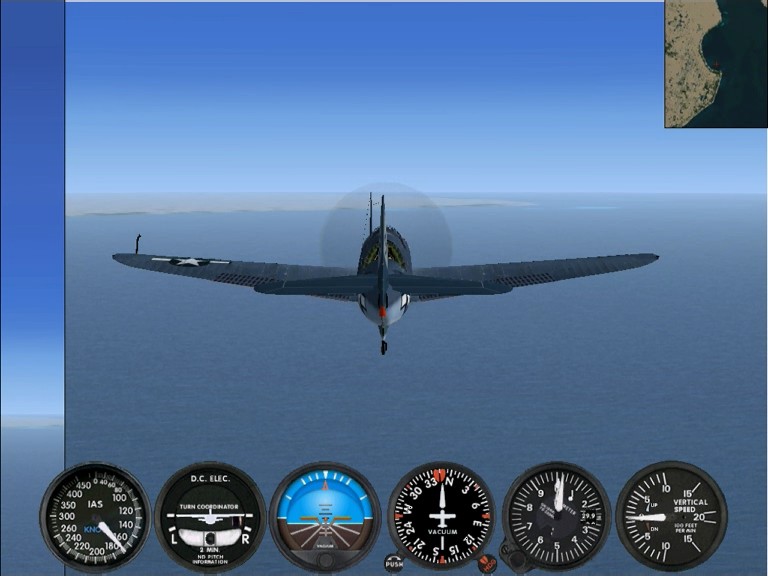Screen dimensions: 768x576
Task: Click the PUSH knob under heading gauge
Action: click(394, 563)
